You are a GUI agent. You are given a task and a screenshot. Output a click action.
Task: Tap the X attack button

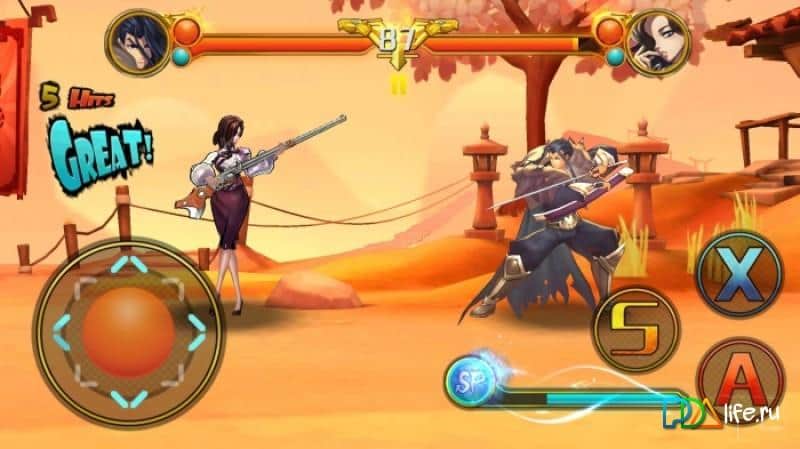click(739, 274)
